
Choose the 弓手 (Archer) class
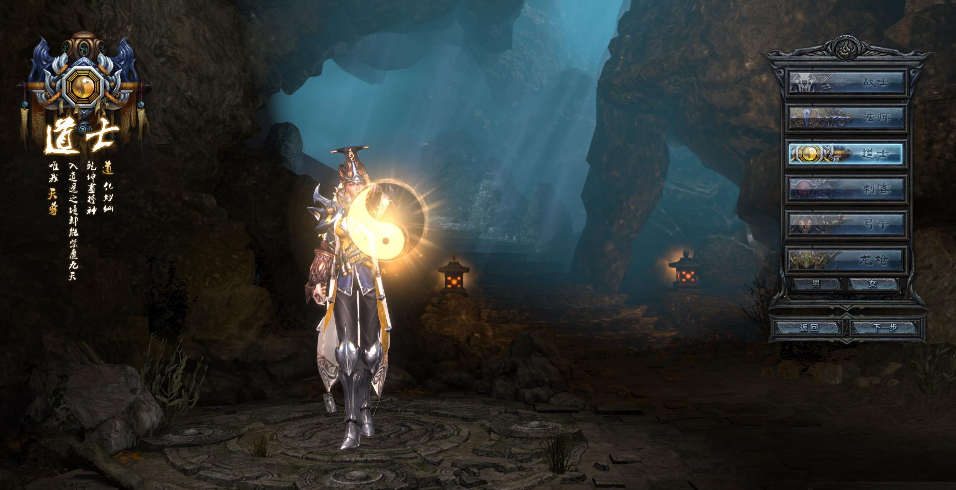(846, 224)
